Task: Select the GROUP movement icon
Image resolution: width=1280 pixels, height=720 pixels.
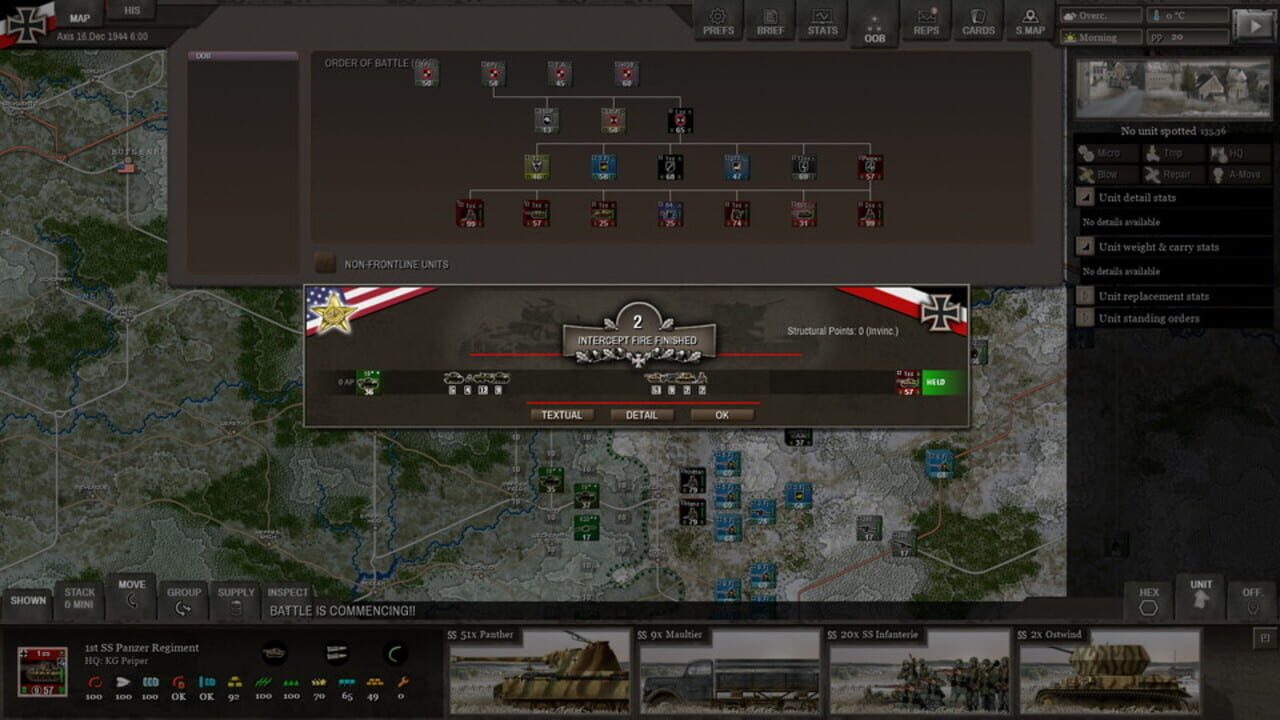Action: click(185, 597)
